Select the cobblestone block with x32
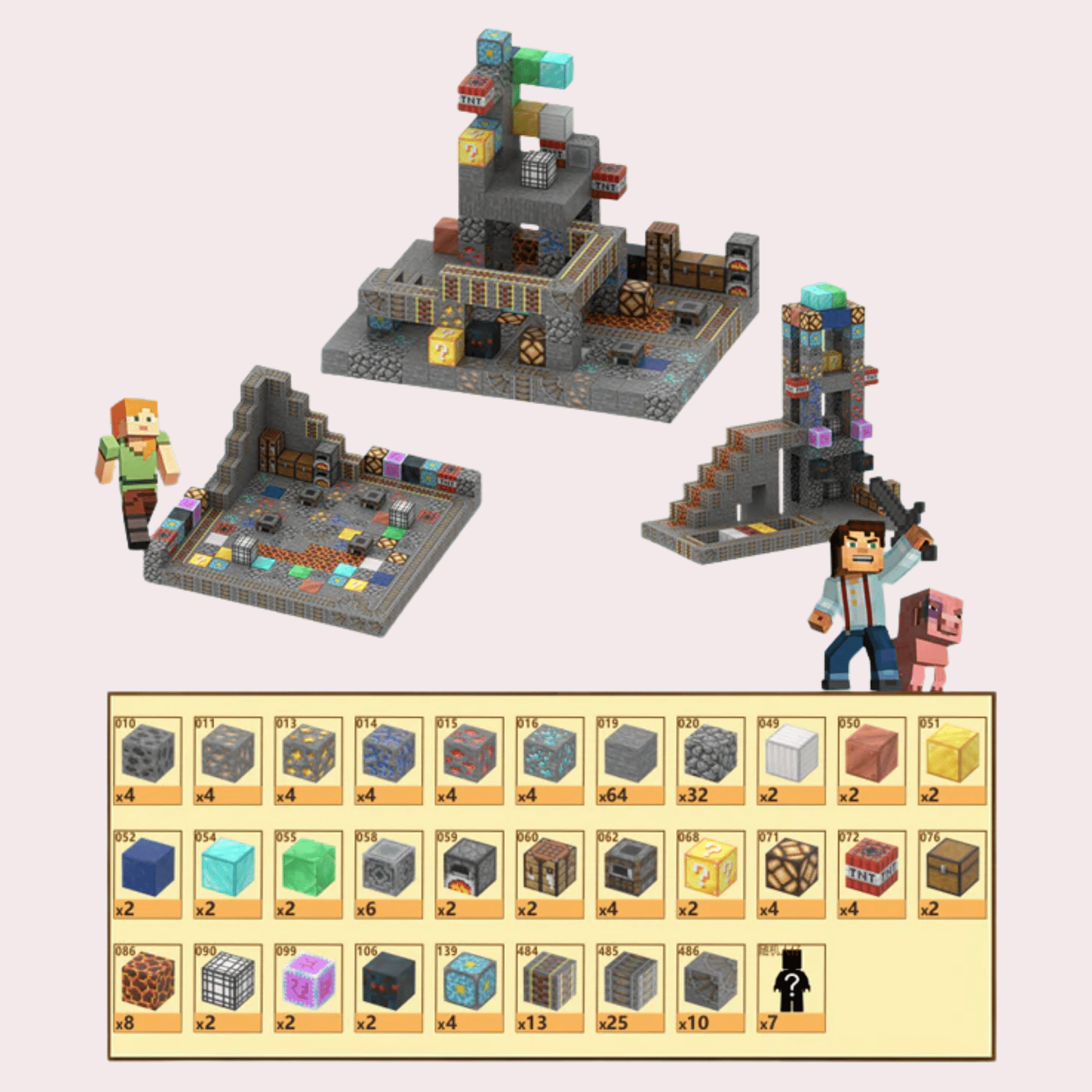The height and width of the screenshot is (1092, 1092). pos(710,760)
